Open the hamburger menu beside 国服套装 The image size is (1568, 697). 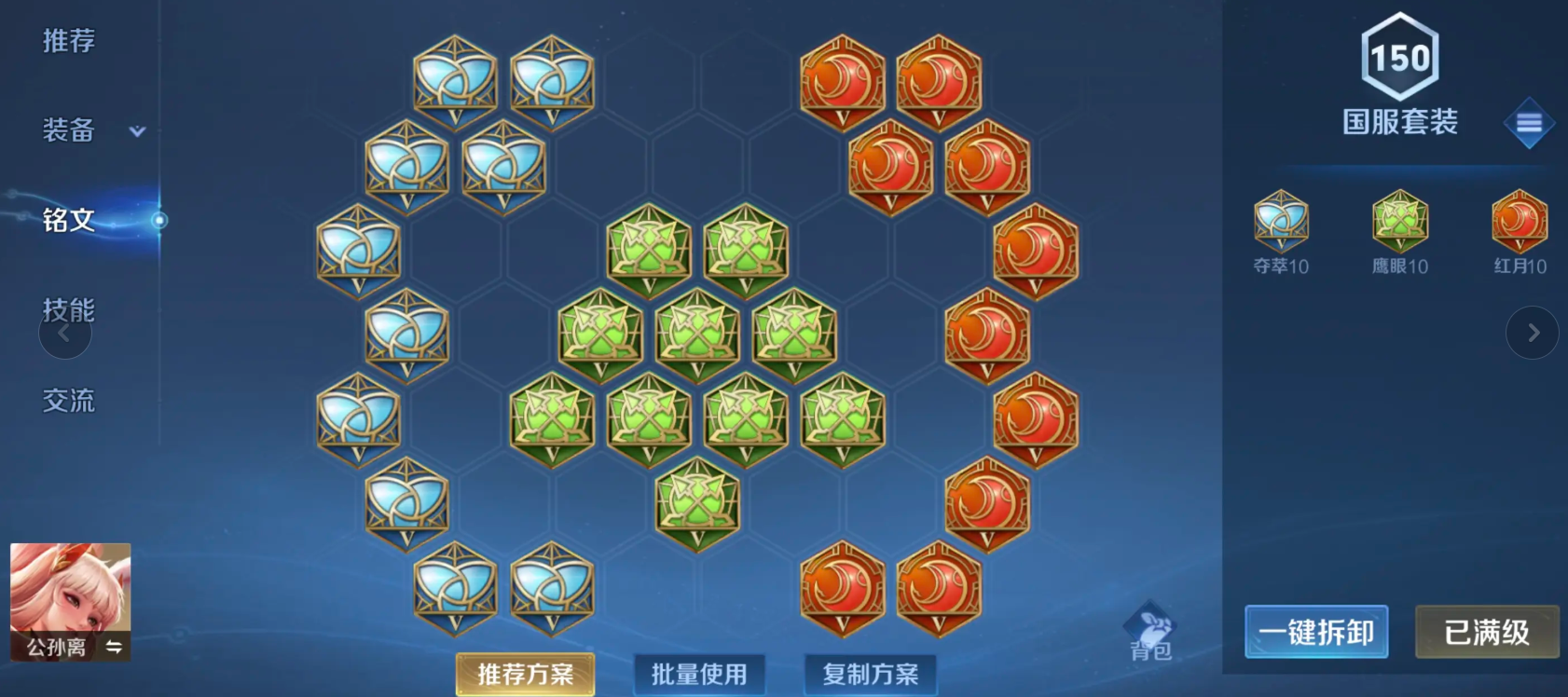tap(1530, 122)
